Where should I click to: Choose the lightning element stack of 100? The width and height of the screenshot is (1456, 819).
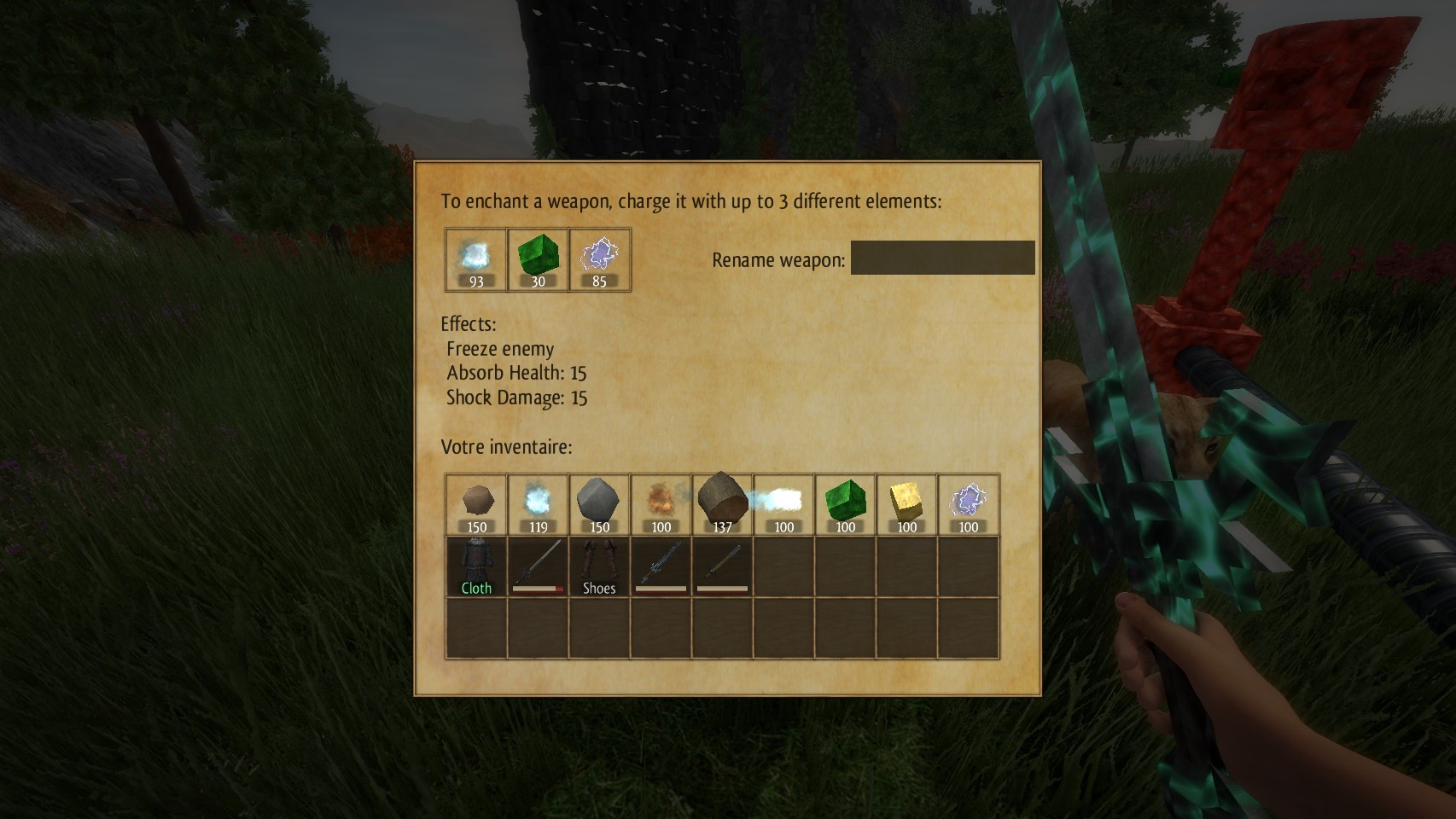pyautogui.click(x=968, y=505)
